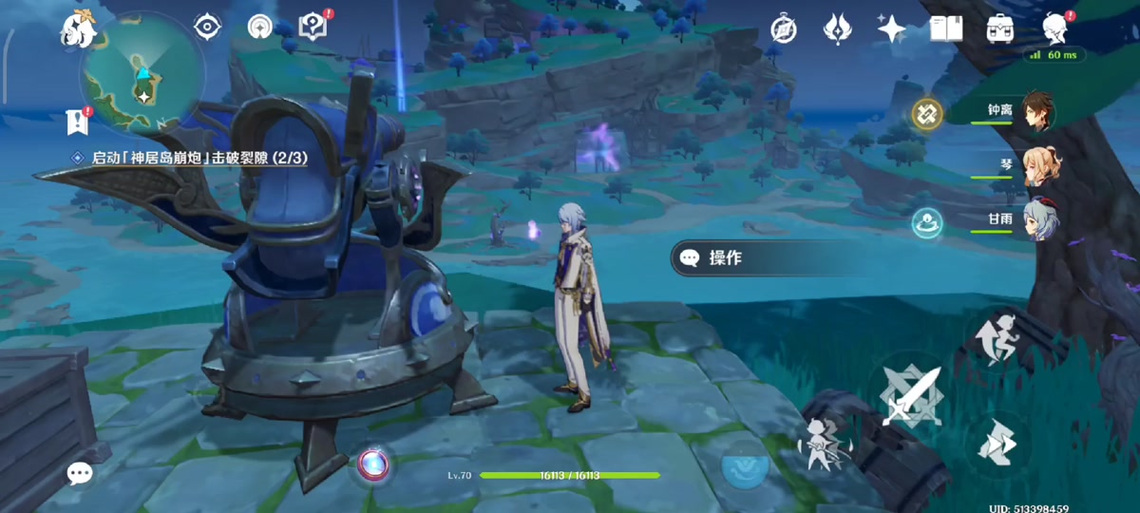Open the wish star icon

coord(891,29)
